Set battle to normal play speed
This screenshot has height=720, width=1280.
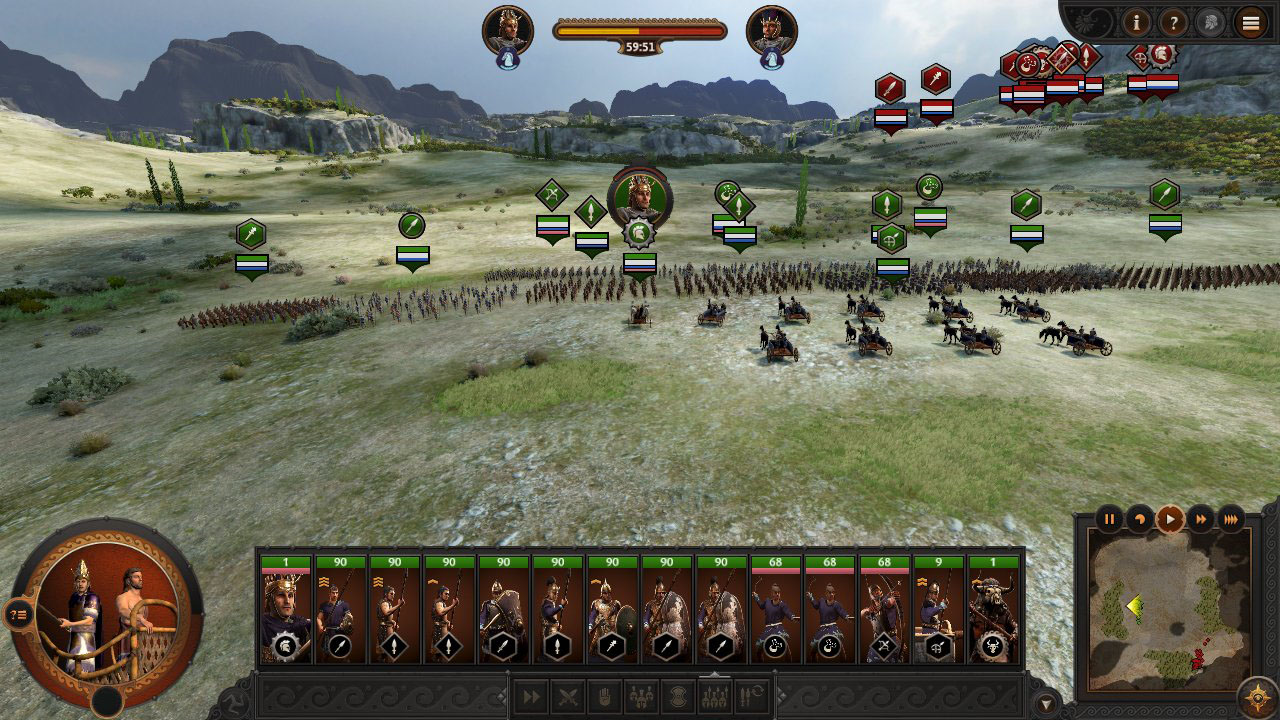point(1169,519)
